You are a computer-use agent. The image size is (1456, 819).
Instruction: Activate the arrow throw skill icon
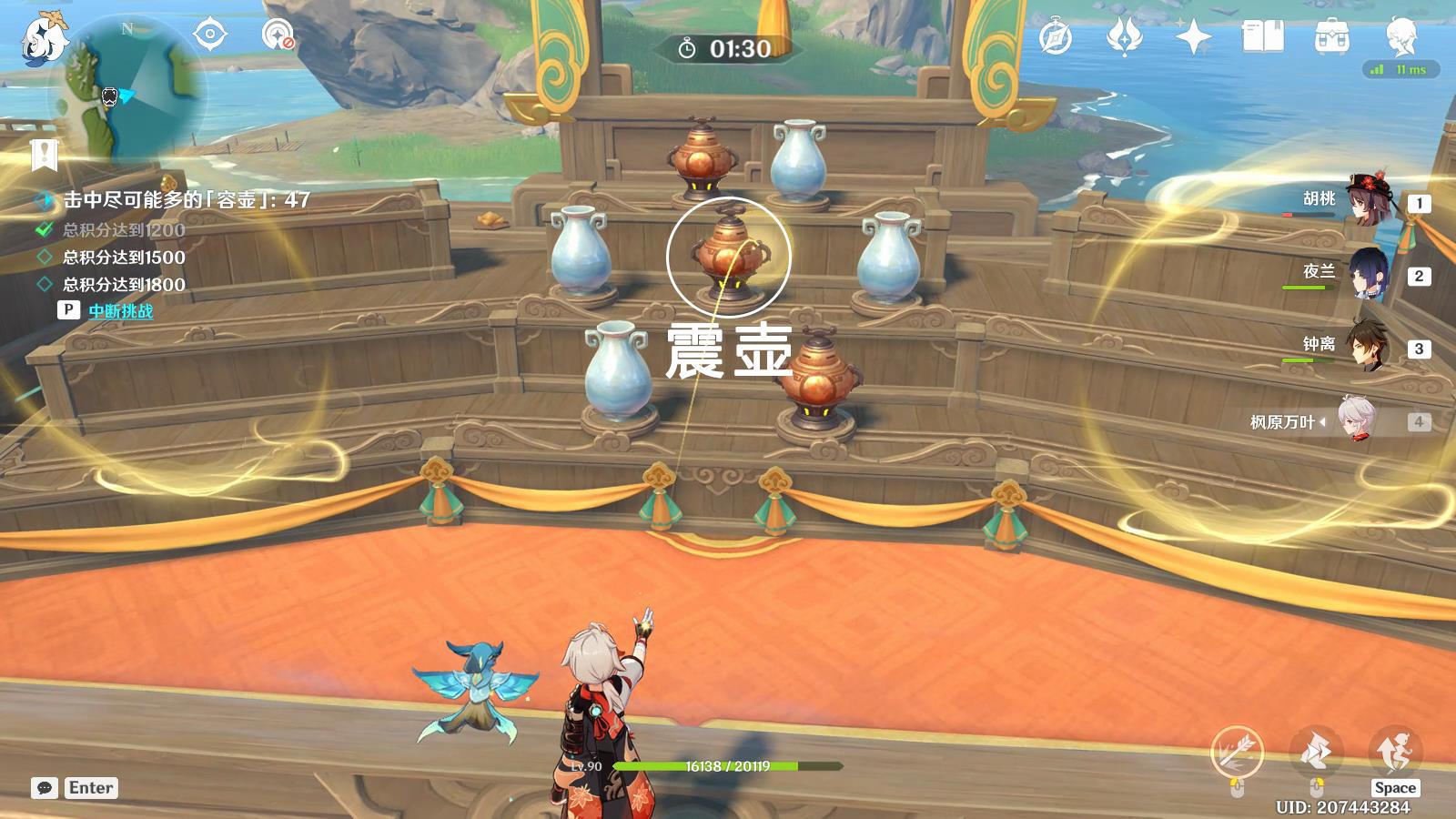1237,753
